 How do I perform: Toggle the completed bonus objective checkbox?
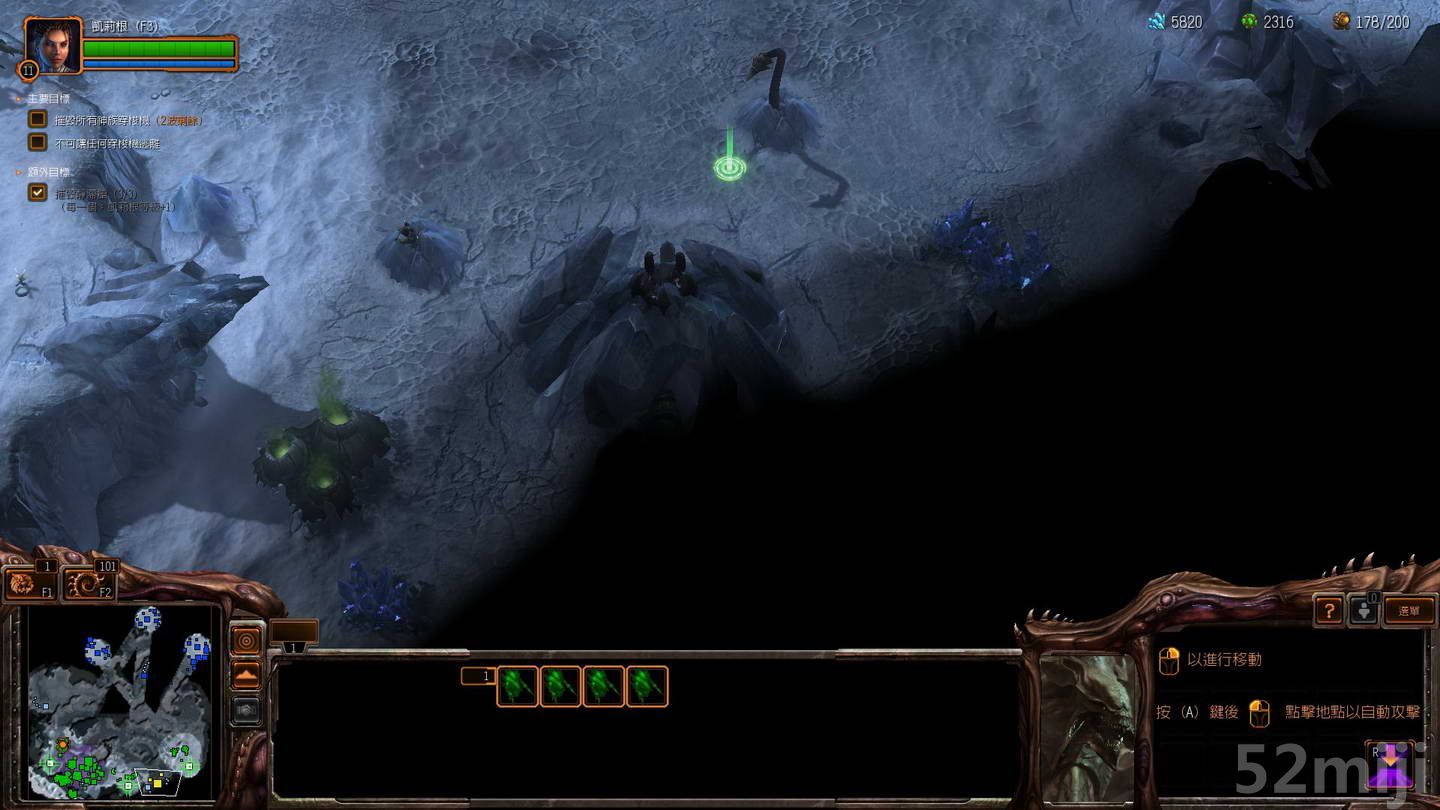point(38,193)
